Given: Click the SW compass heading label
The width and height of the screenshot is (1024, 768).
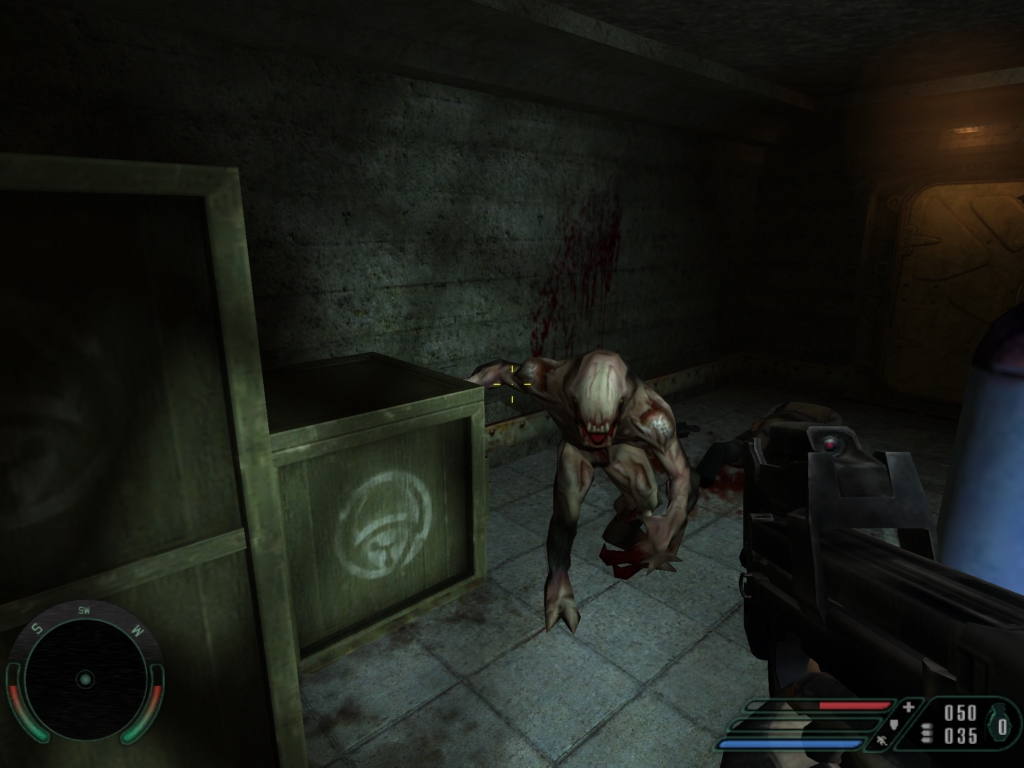Looking at the screenshot, I should click(84, 610).
